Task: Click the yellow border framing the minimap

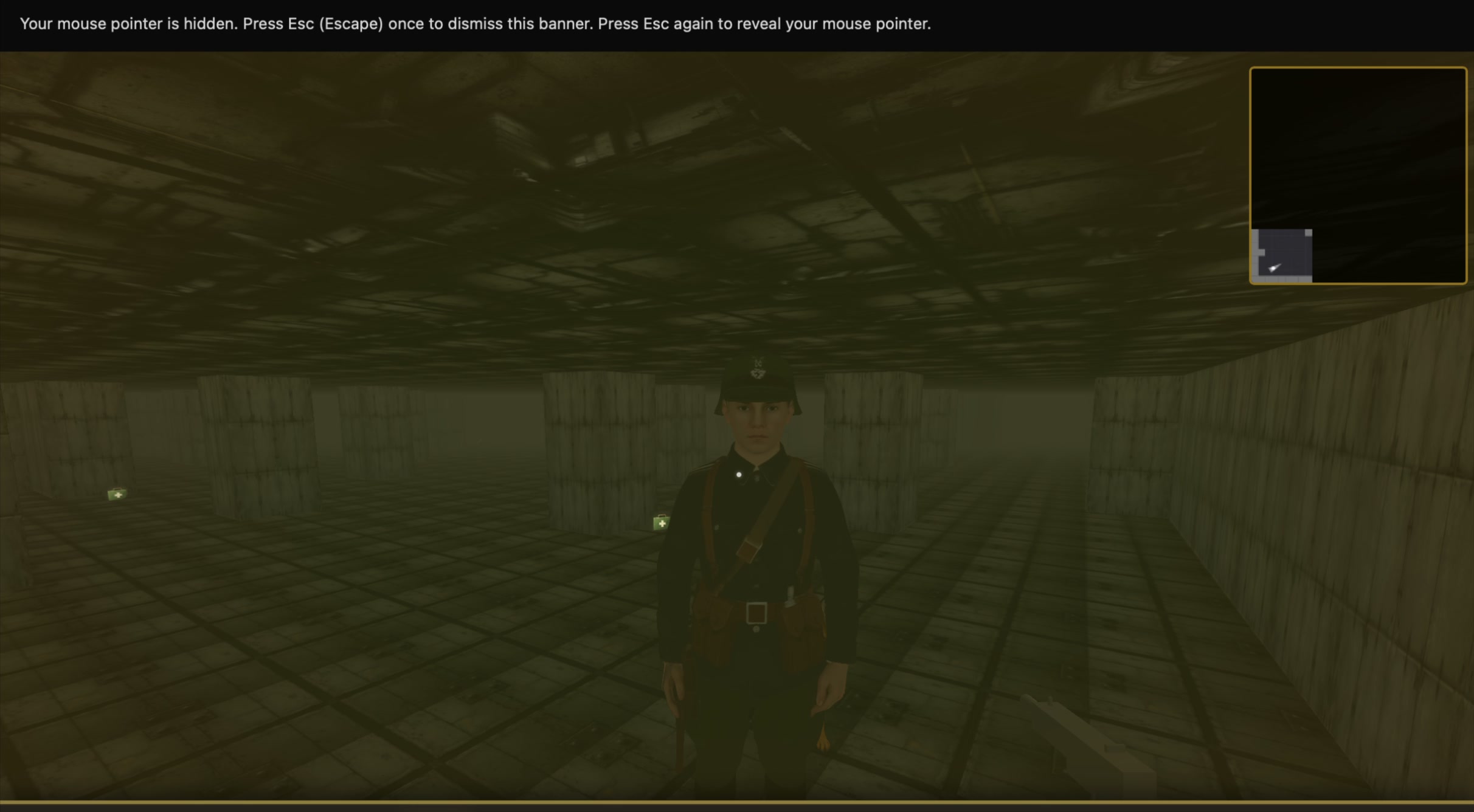Action: tap(1358, 69)
